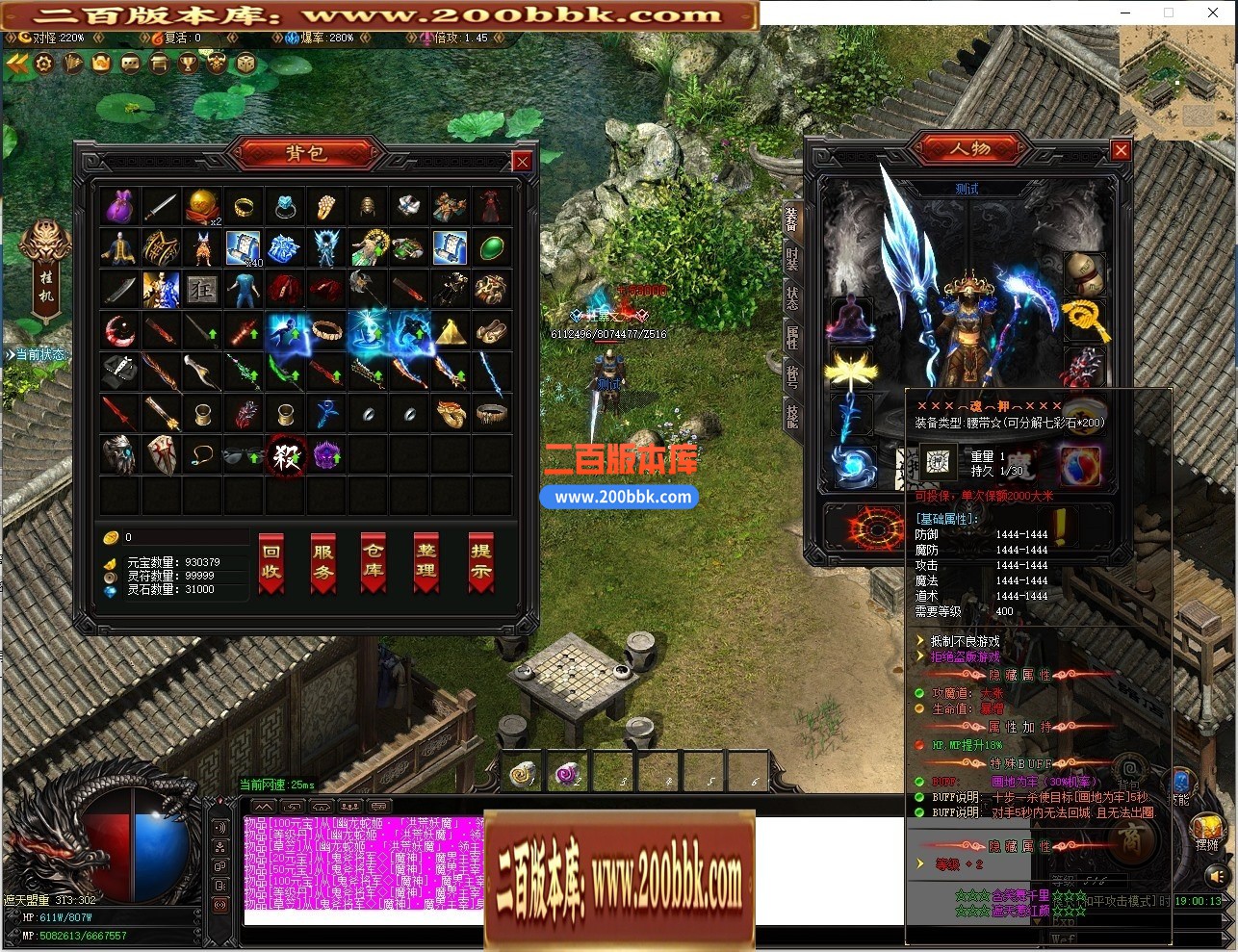Open the 服务 service button

[x=322, y=562]
